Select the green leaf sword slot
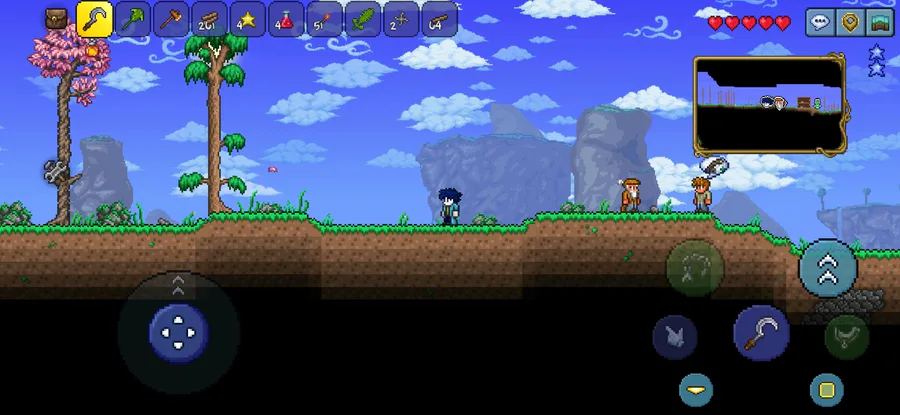The image size is (900, 415). click(x=362, y=20)
